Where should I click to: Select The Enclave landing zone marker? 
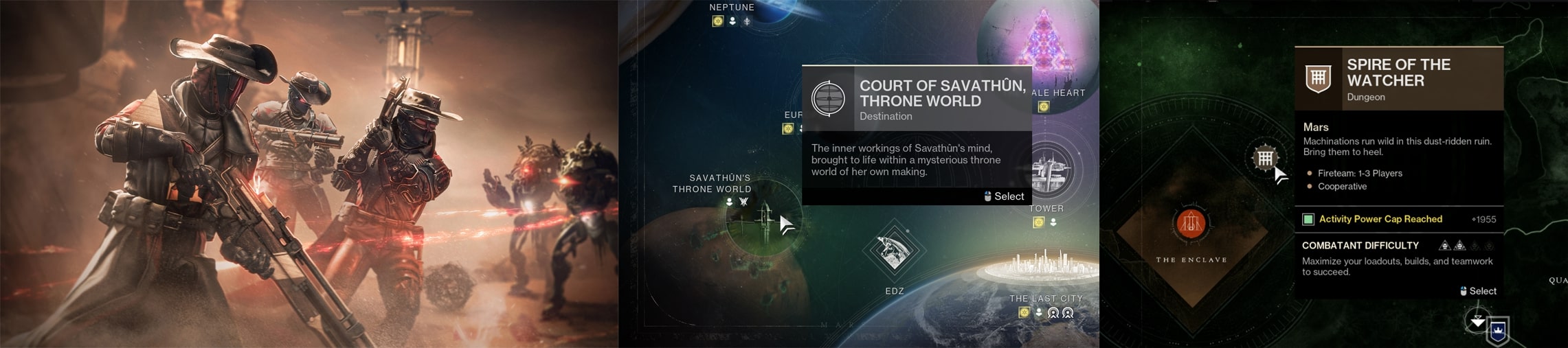coord(1191,224)
